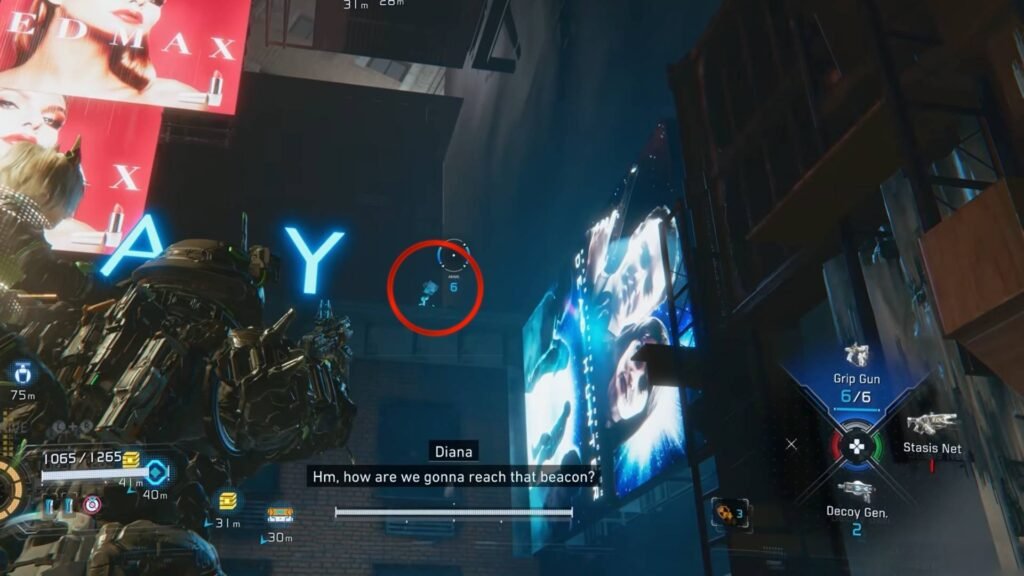Select the yellow stacked resource marker at 31m

coord(228,500)
